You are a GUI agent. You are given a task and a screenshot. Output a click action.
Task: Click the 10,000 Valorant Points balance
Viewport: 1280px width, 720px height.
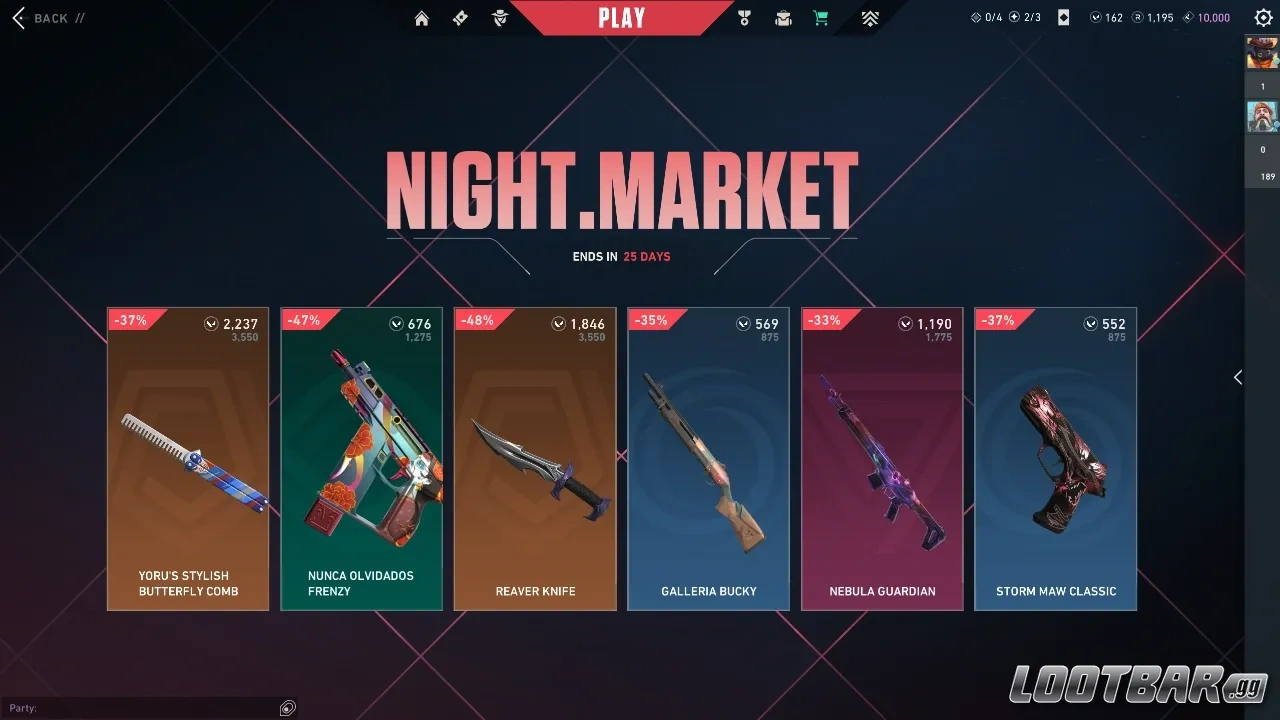point(1205,17)
